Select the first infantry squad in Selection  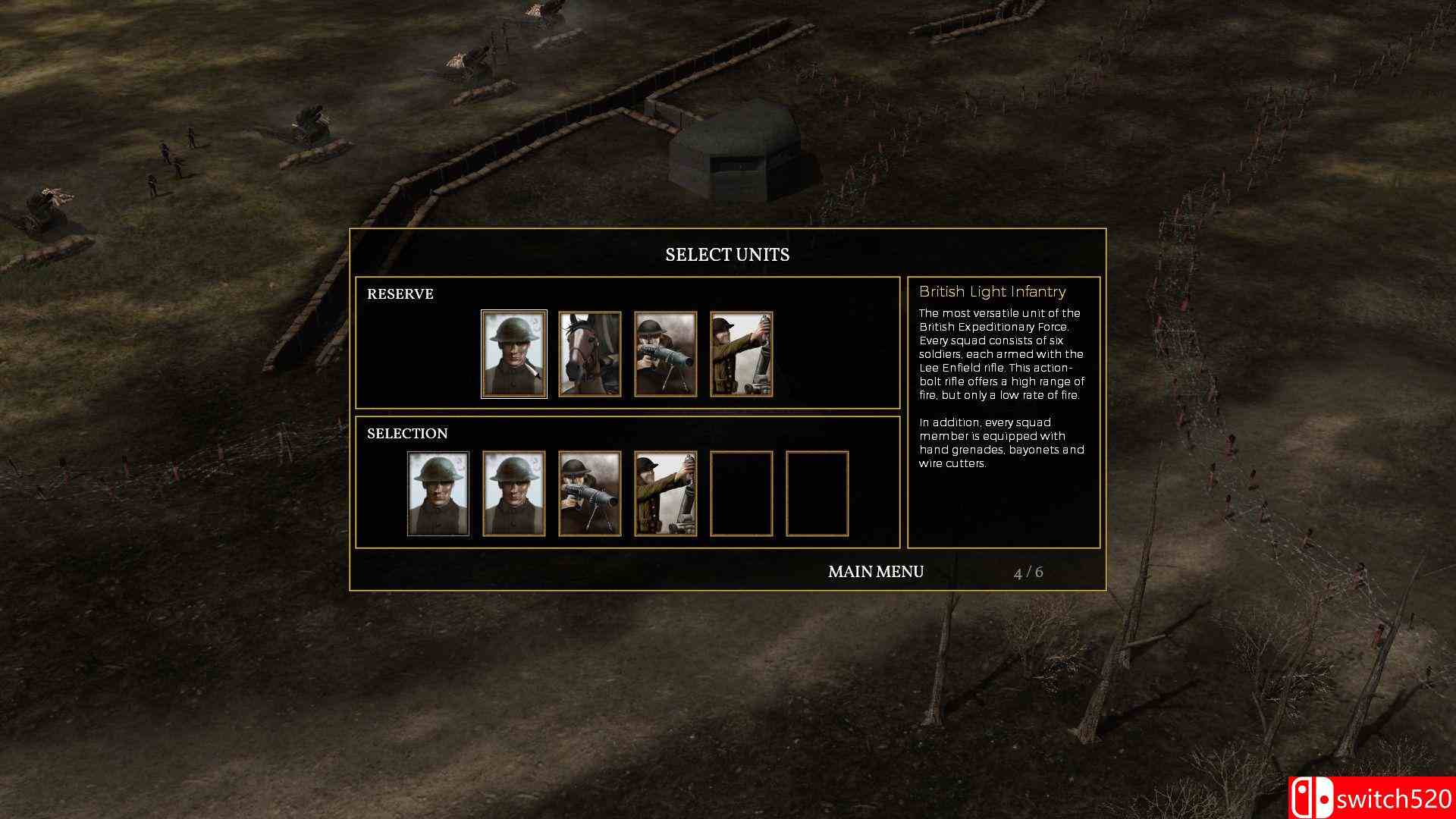438,493
